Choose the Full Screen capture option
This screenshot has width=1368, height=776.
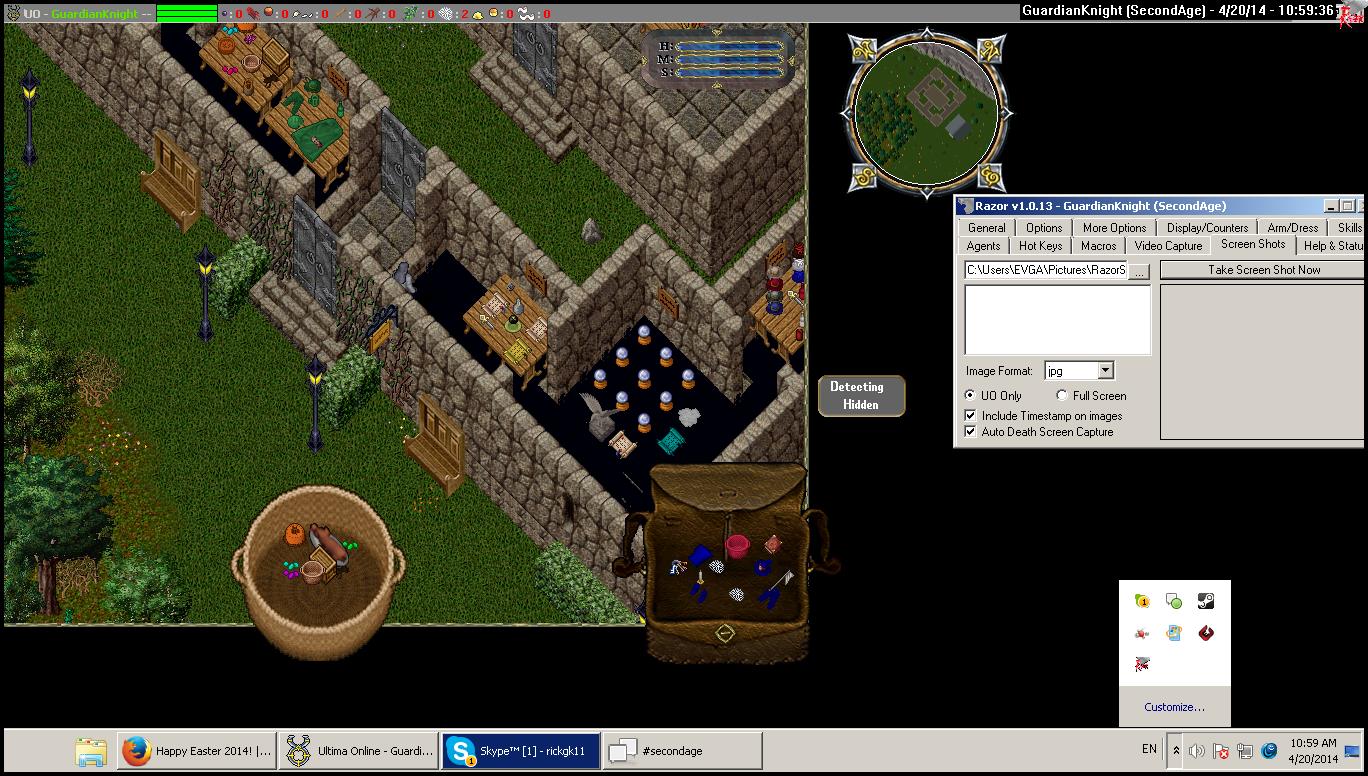1062,396
